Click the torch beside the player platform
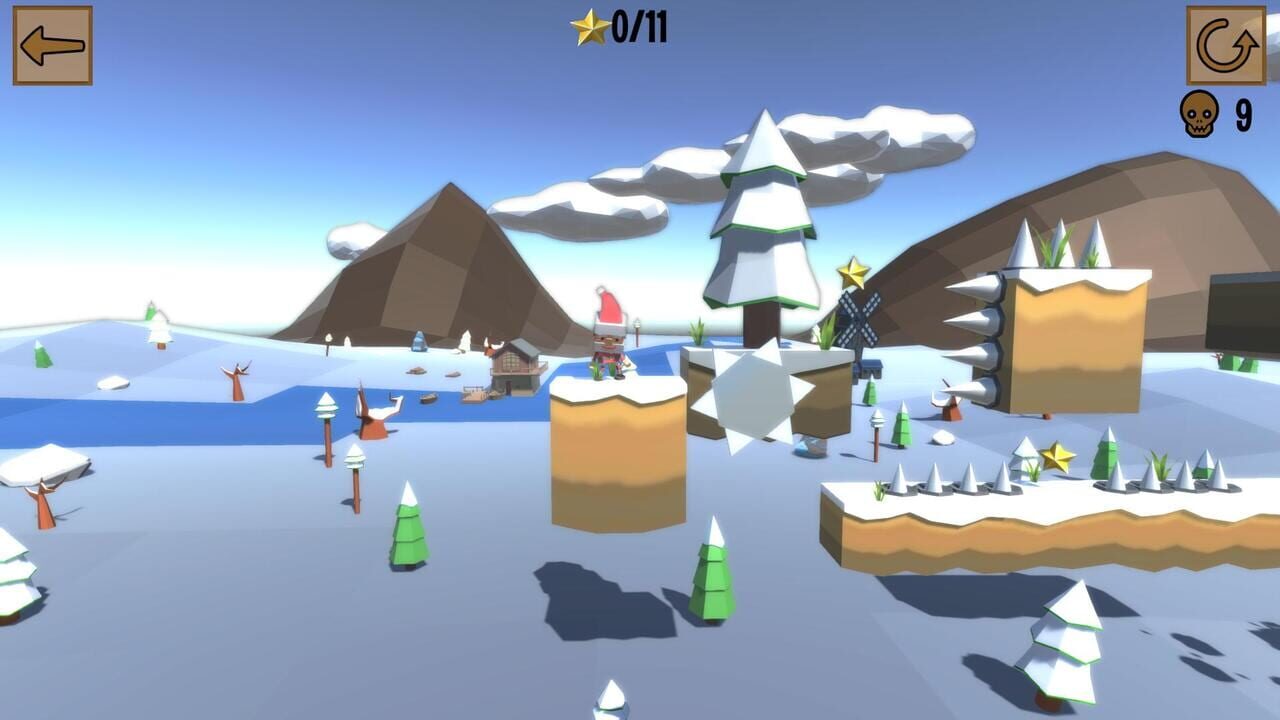 tap(636, 328)
